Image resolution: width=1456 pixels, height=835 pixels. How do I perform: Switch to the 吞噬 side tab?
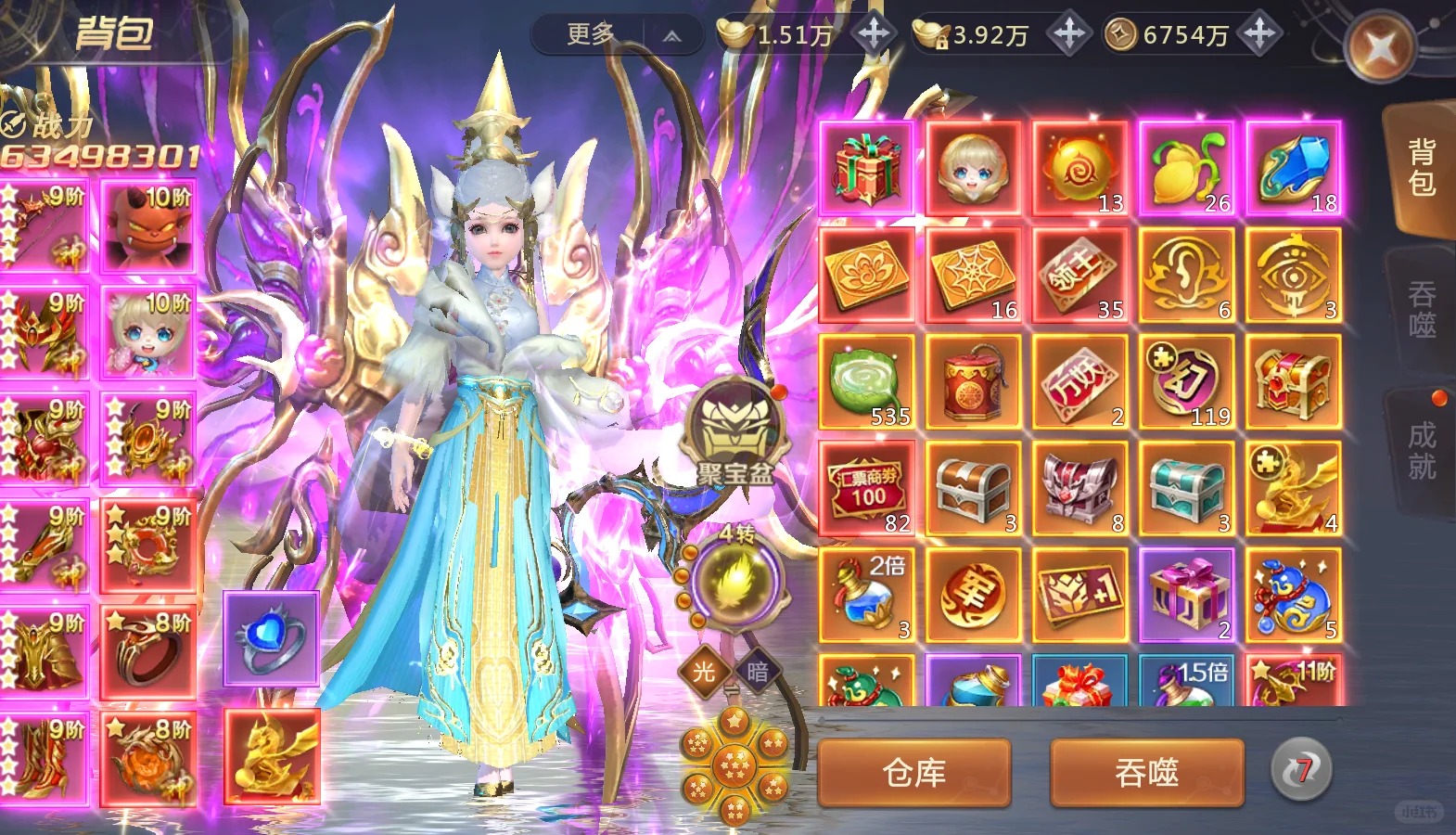[1421, 310]
